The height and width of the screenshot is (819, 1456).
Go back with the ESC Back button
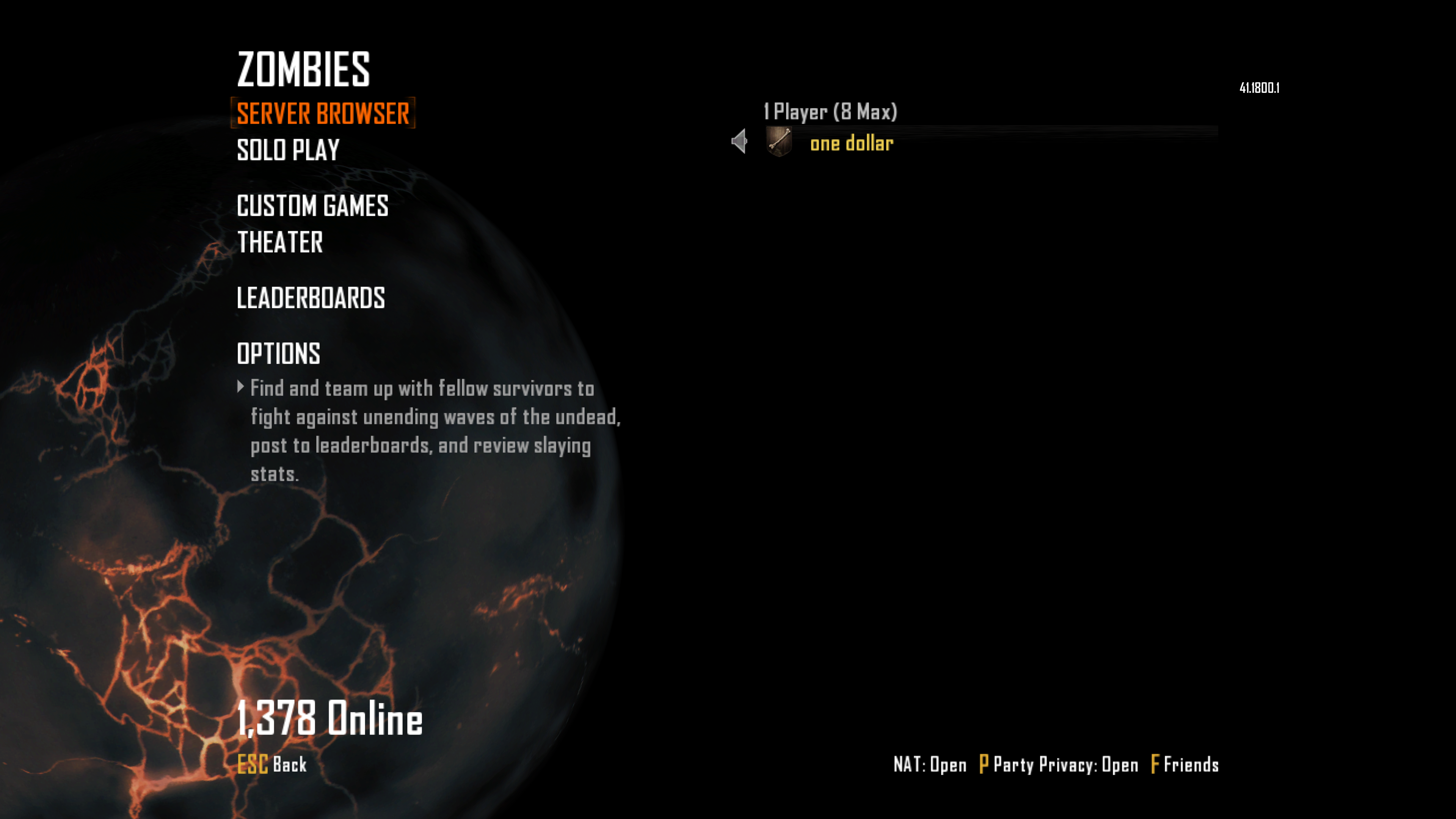[272, 764]
